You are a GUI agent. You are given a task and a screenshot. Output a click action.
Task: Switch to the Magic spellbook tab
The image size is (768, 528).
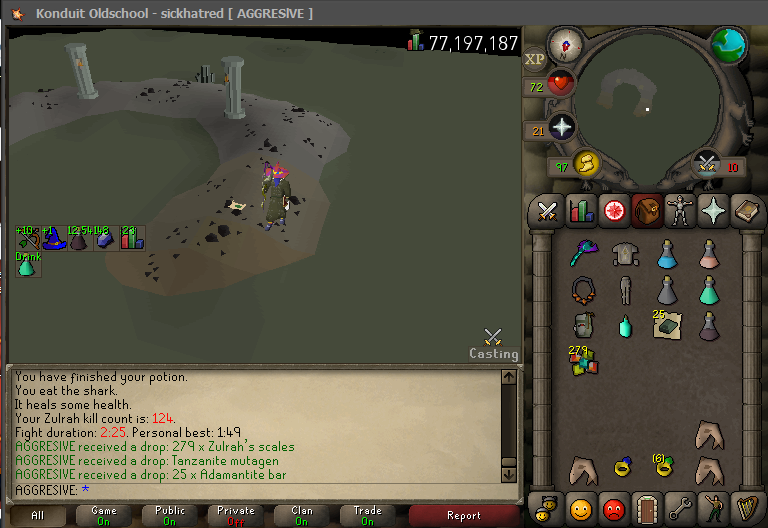pos(746,211)
